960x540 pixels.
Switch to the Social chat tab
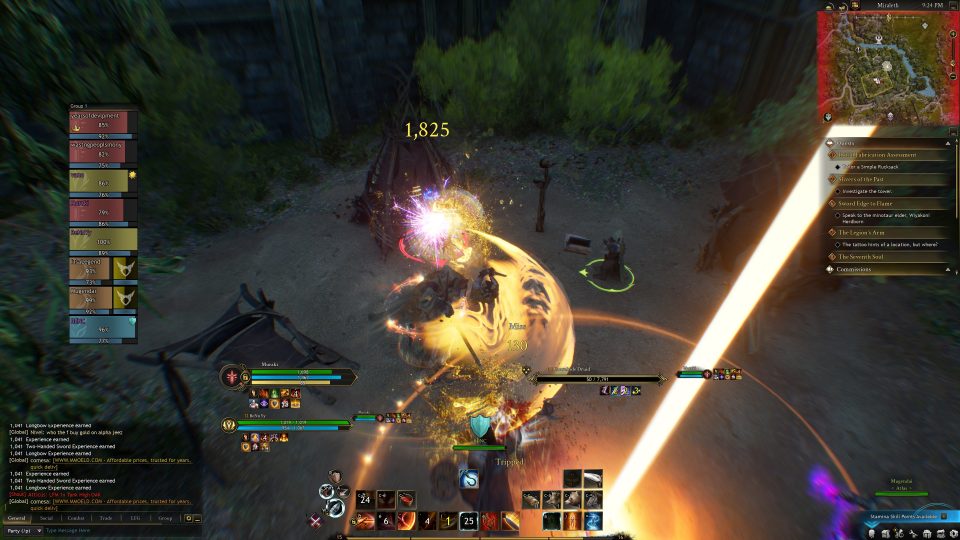tap(47, 518)
